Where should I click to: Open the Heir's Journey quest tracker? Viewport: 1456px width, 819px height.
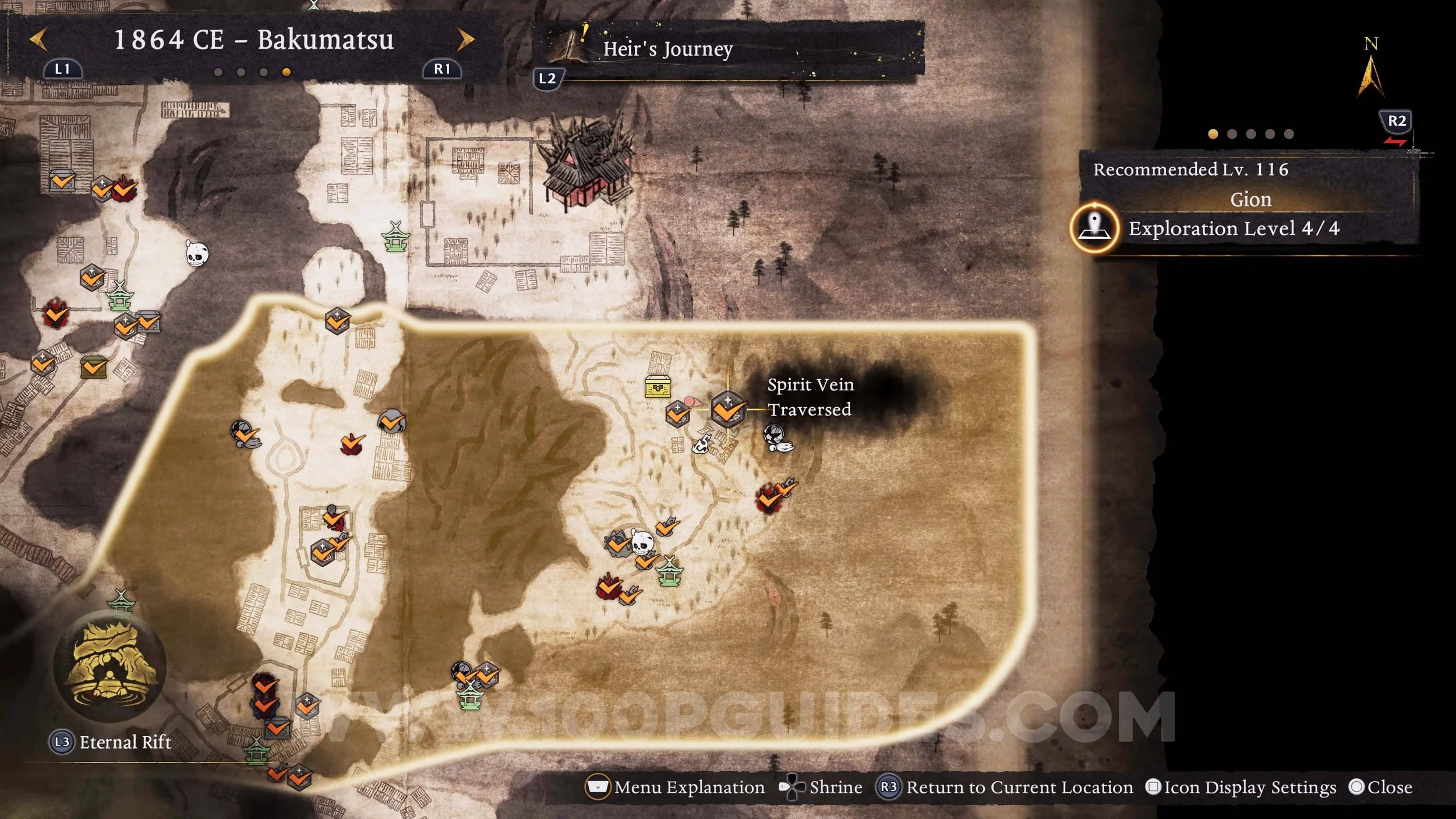[667, 49]
